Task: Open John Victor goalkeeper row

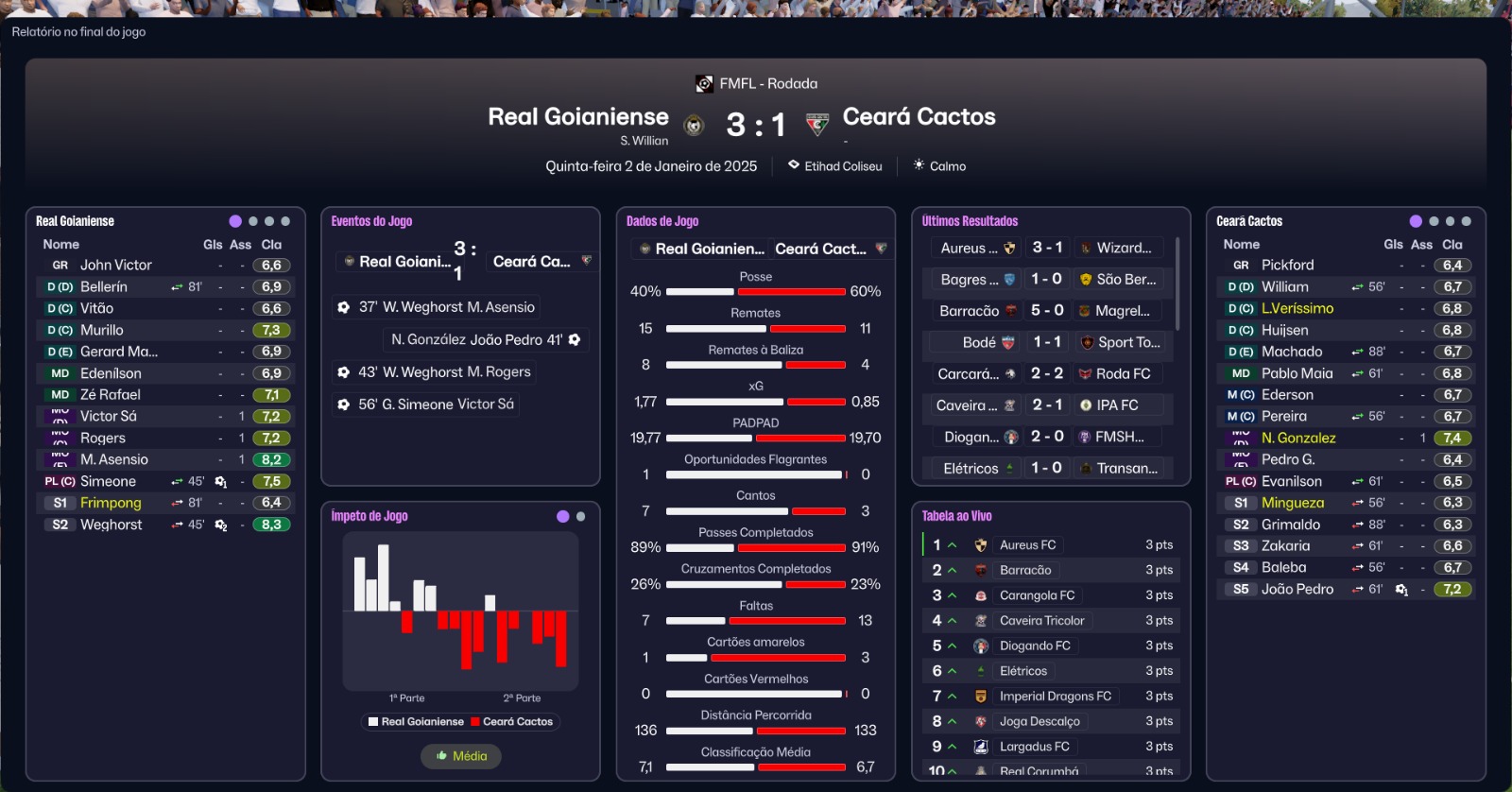Action: click(x=116, y=266)
